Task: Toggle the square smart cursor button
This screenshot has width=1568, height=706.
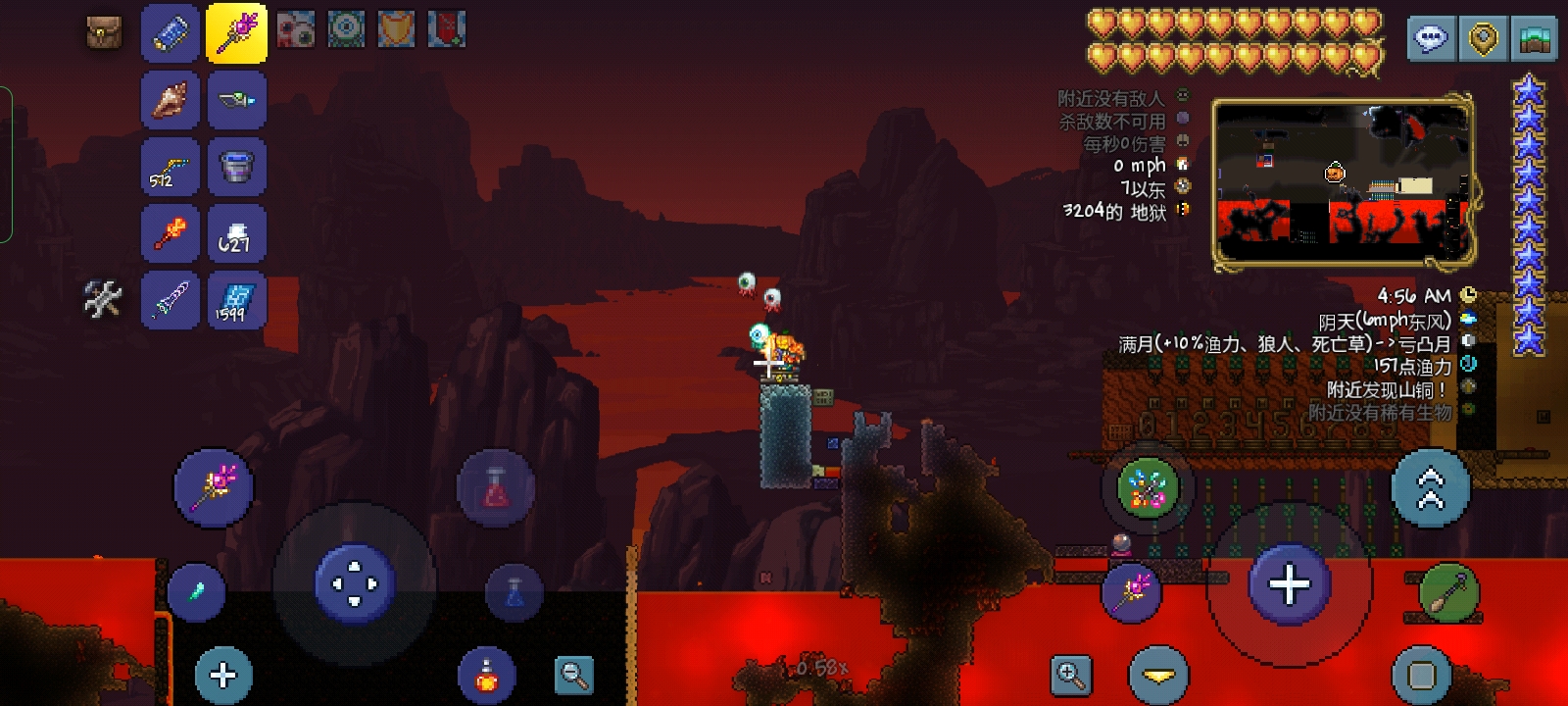Action: 1422,675
